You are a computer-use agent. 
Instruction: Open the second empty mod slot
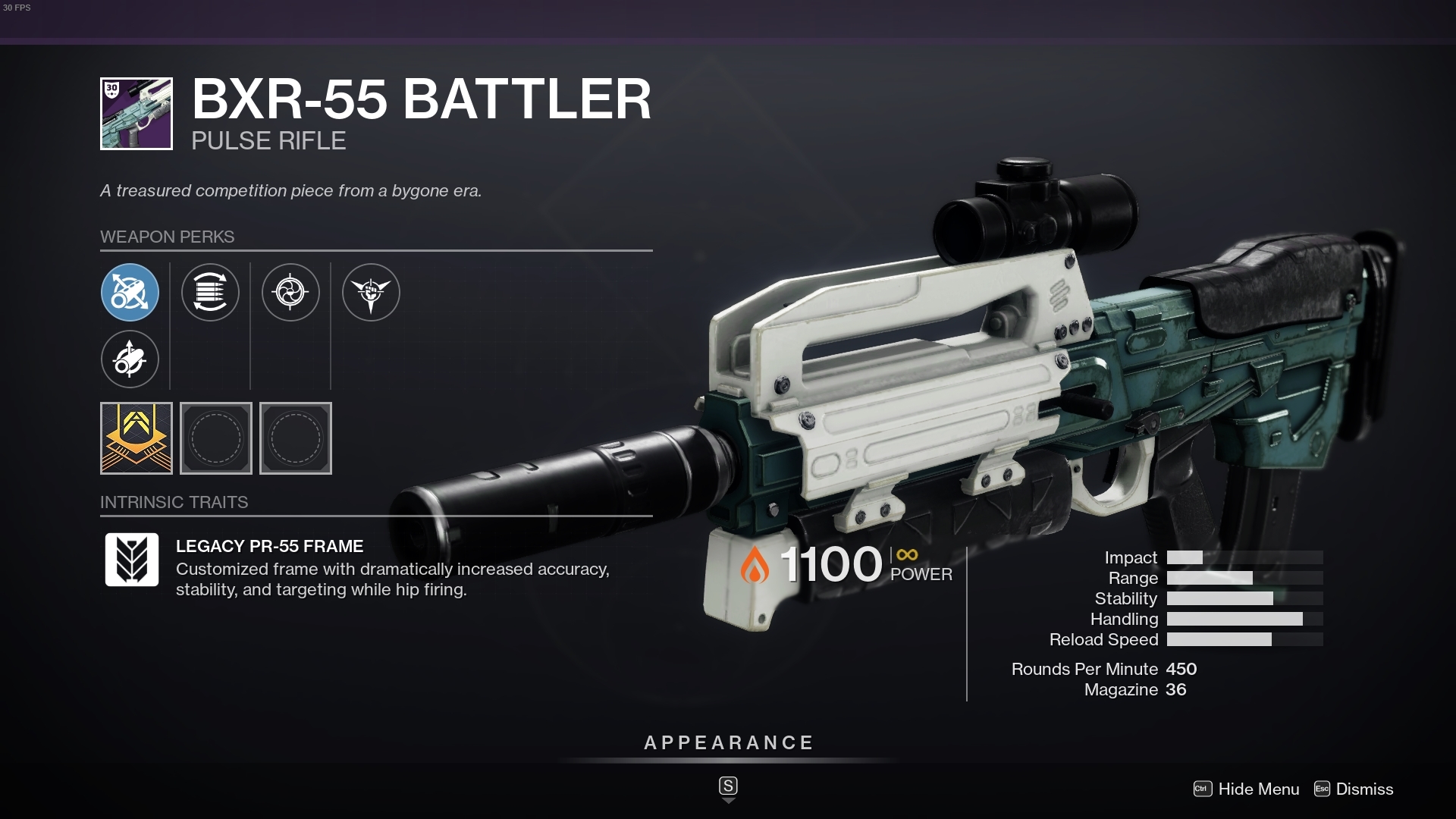pos(296,438)
